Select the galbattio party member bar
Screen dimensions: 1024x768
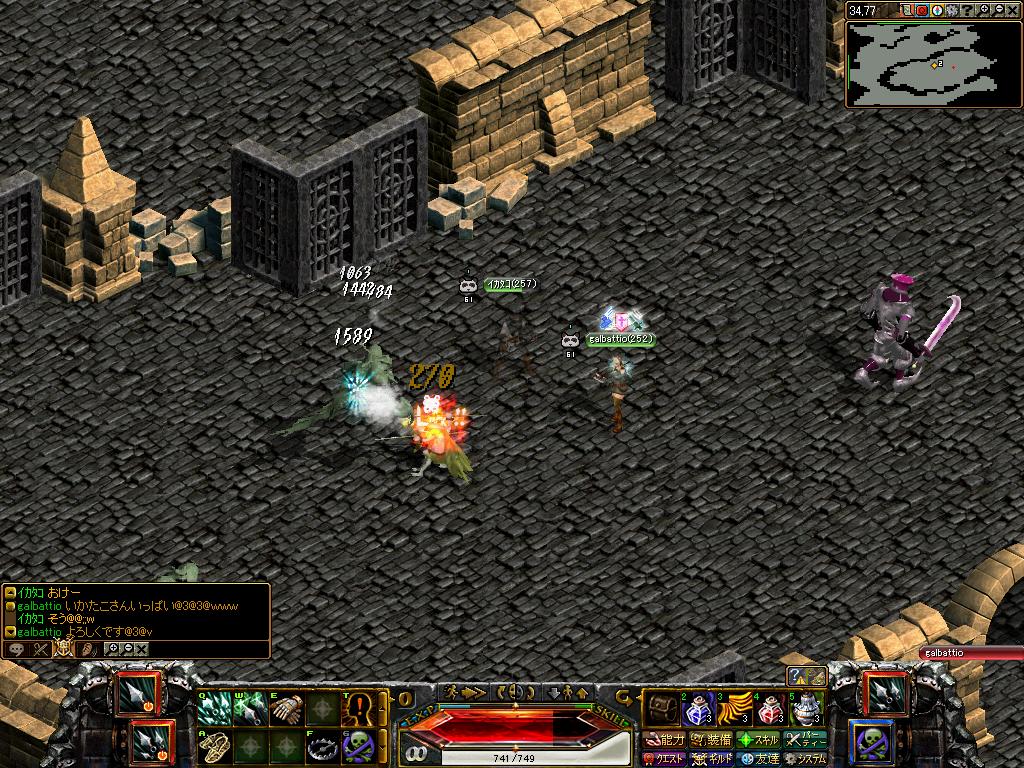(x=970, y=653)
